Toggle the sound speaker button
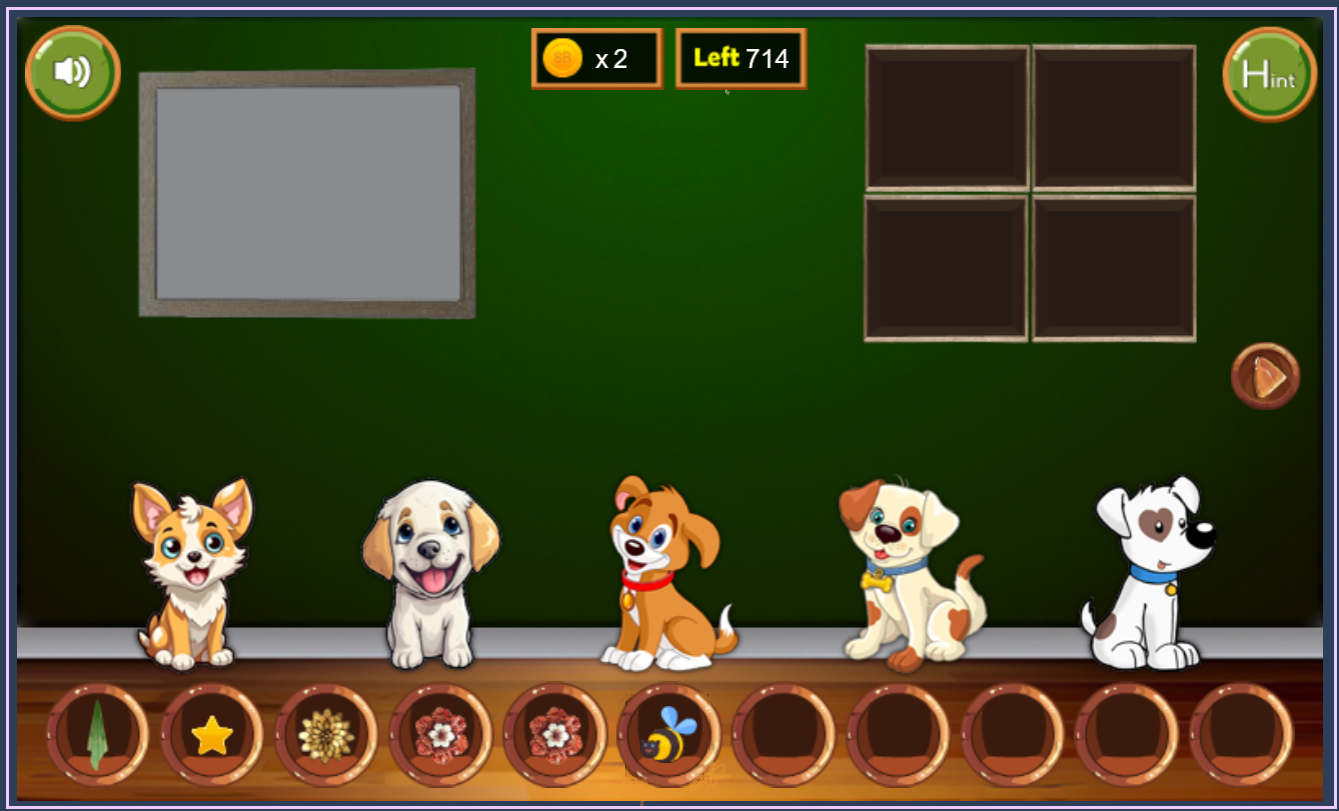Viewport: 1339px width, 811px height. tap(72, 72)
